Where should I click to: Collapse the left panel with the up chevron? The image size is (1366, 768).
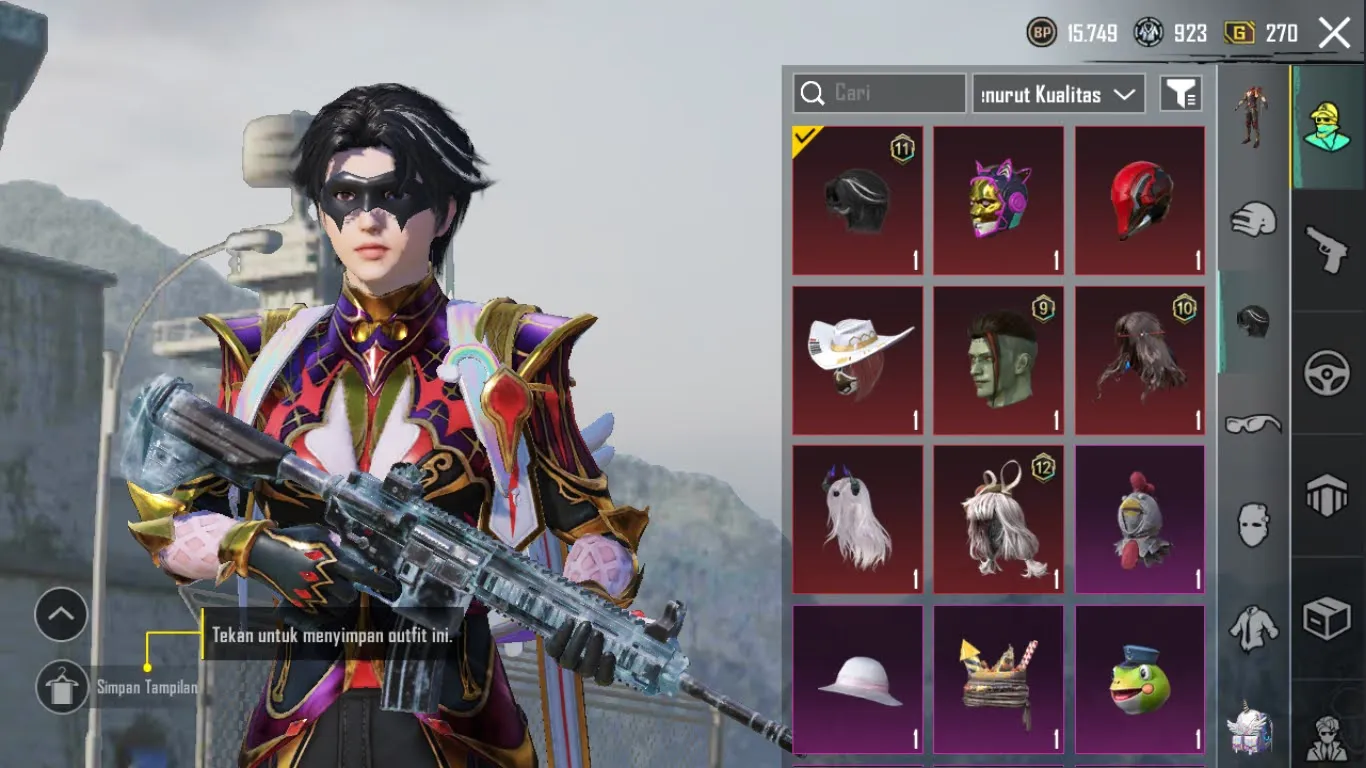pyautogui.click(x=61, y=615)
